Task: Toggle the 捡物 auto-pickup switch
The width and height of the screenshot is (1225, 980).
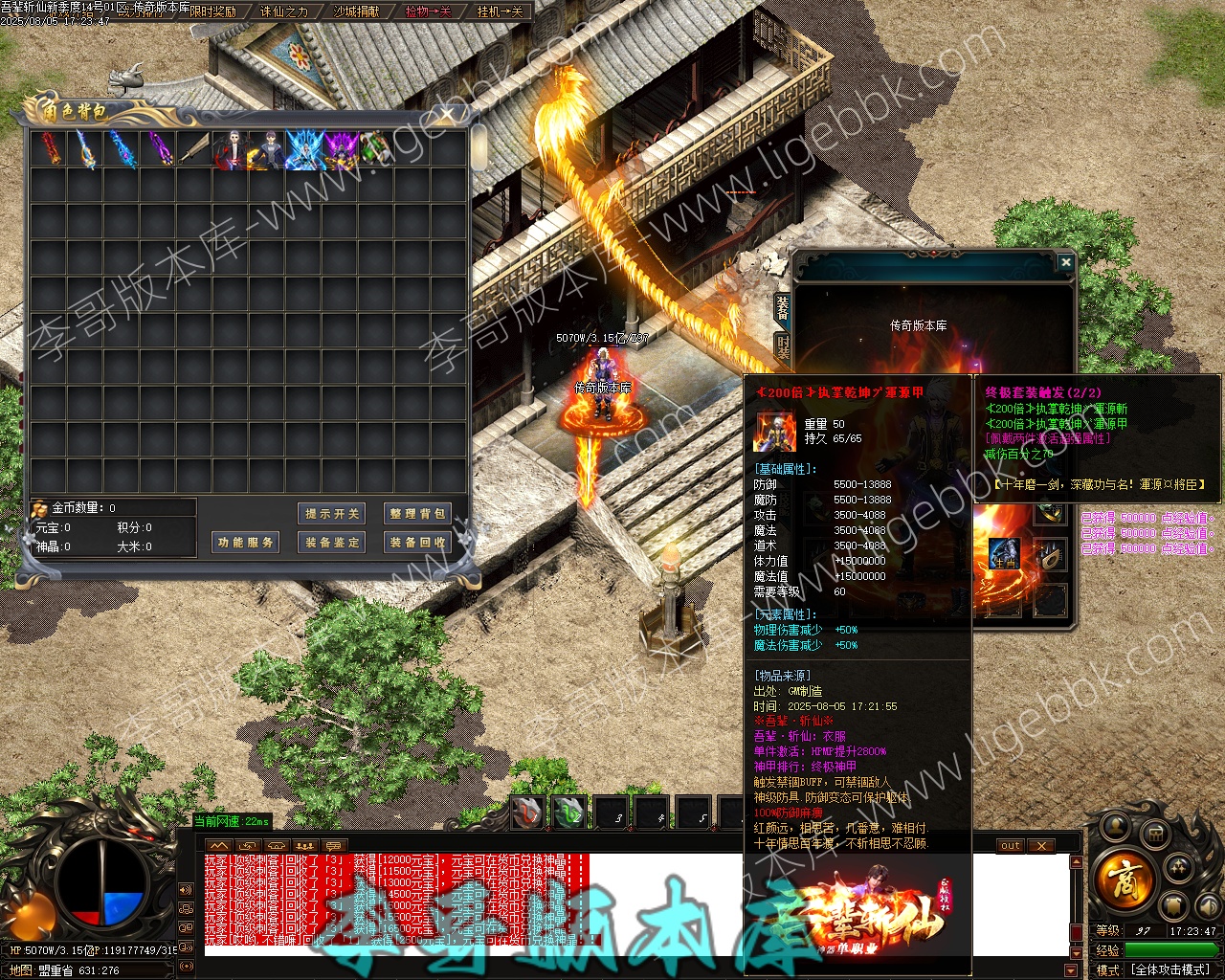Action: coord(428,11)
